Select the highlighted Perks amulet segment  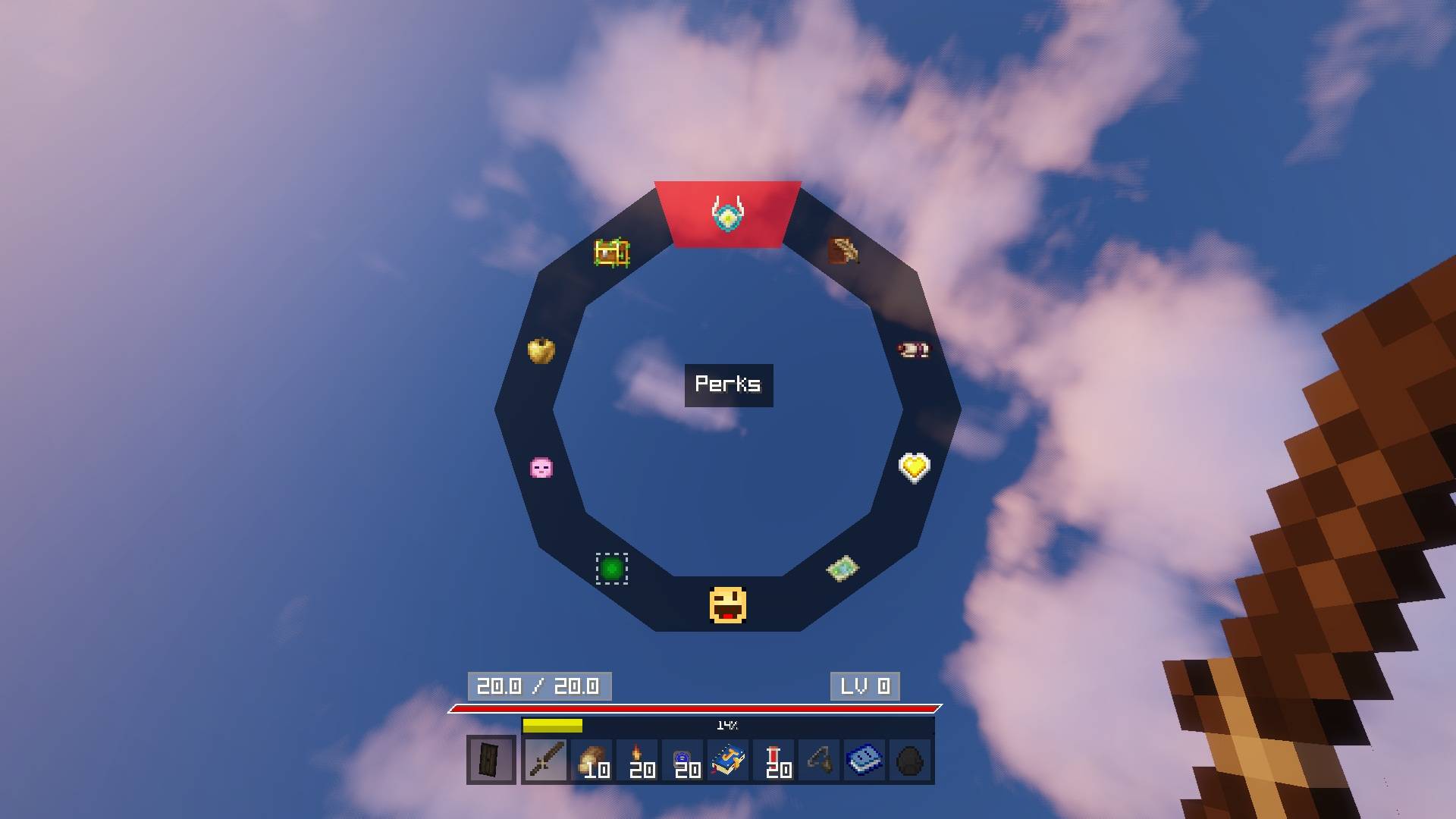point(727,214)
